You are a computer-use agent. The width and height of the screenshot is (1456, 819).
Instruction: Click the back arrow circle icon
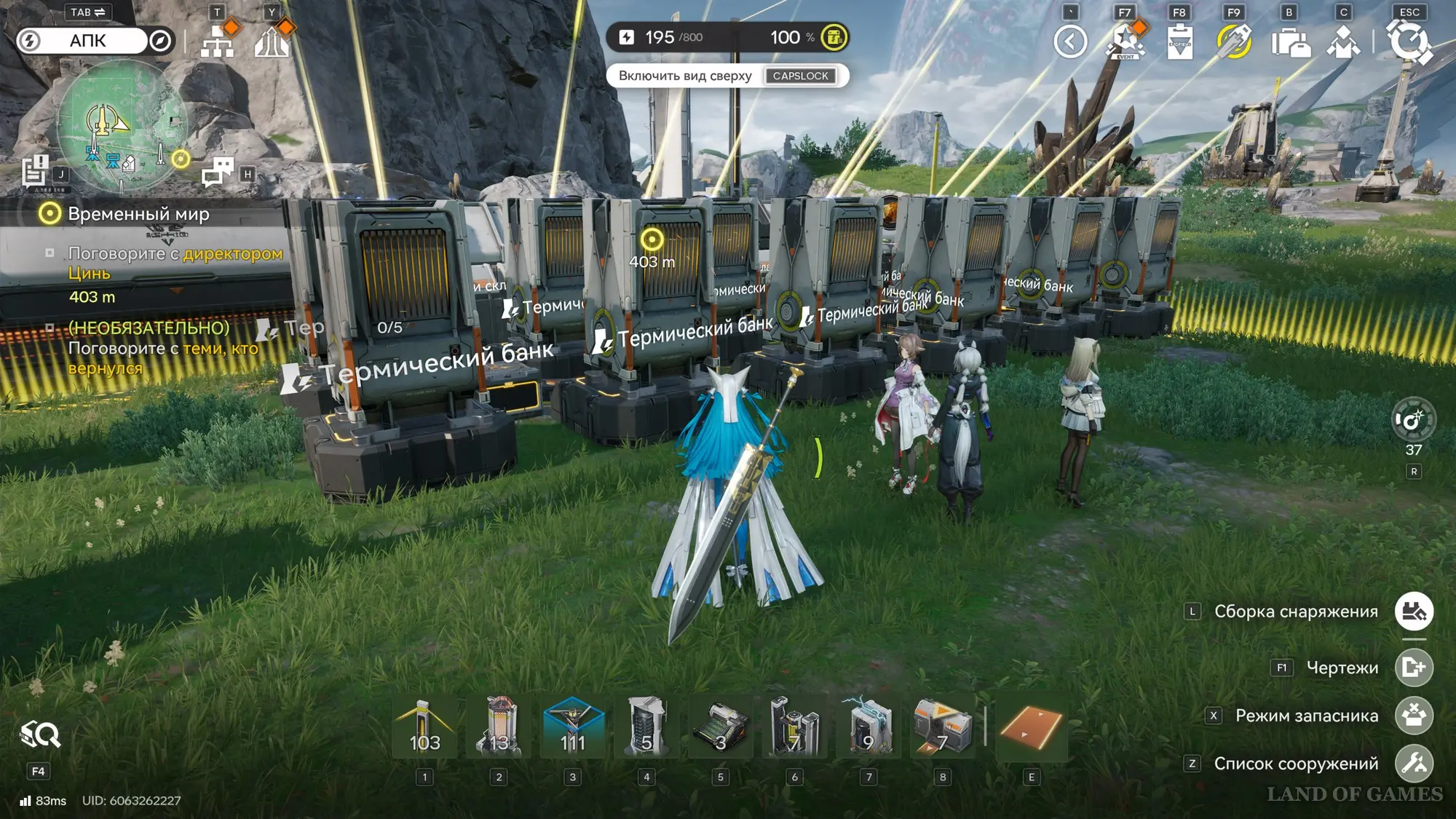[x=1070, y=41]
